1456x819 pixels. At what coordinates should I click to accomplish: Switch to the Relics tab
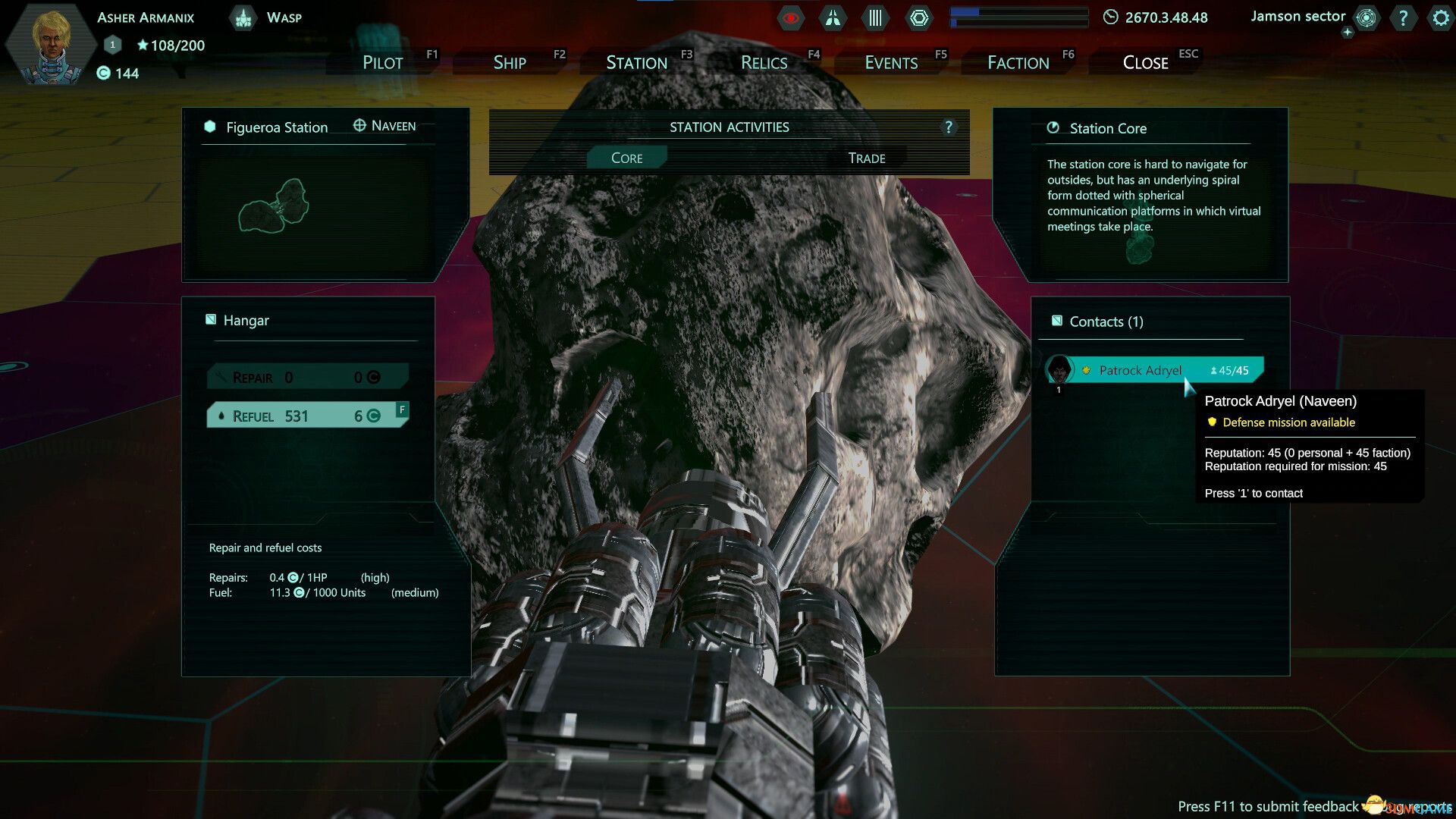[x=764, y=62]
